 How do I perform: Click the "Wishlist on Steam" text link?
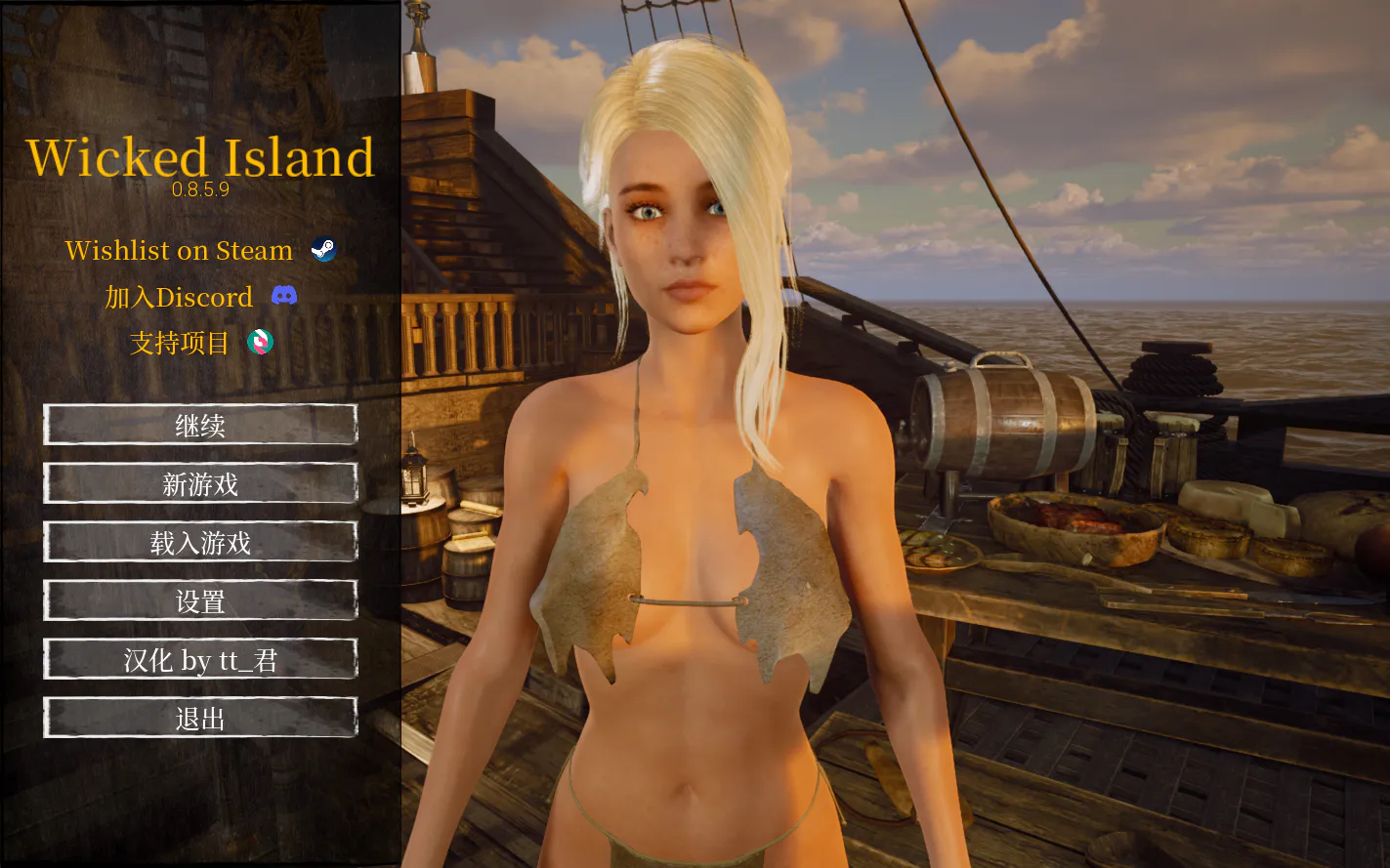click(x=179, y=250)
